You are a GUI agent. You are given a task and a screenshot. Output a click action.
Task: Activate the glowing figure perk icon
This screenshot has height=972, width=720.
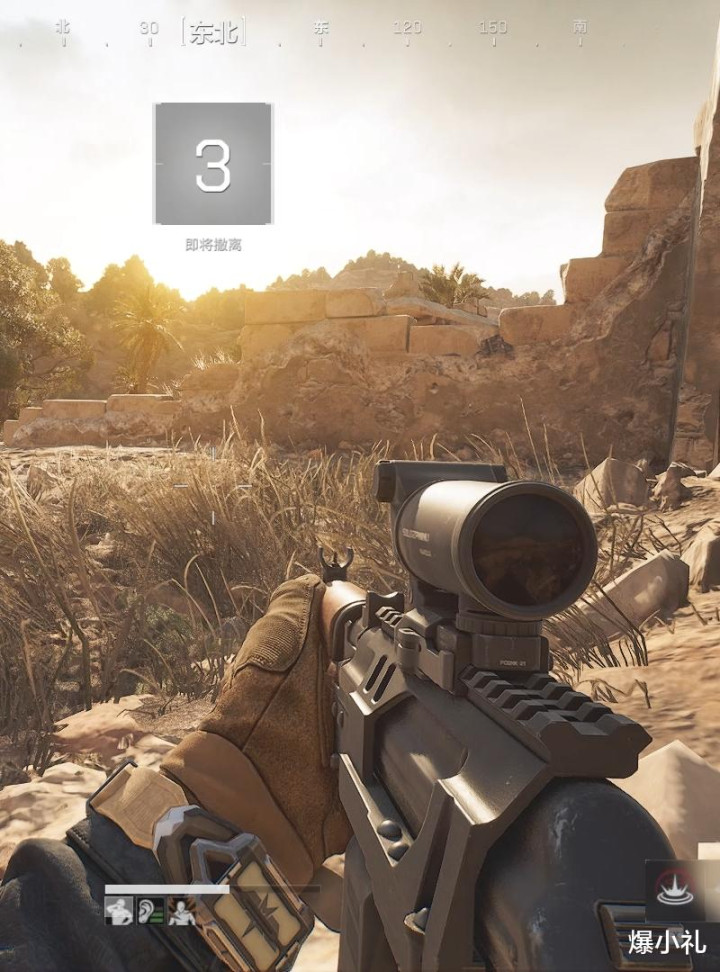click(181, 911)
